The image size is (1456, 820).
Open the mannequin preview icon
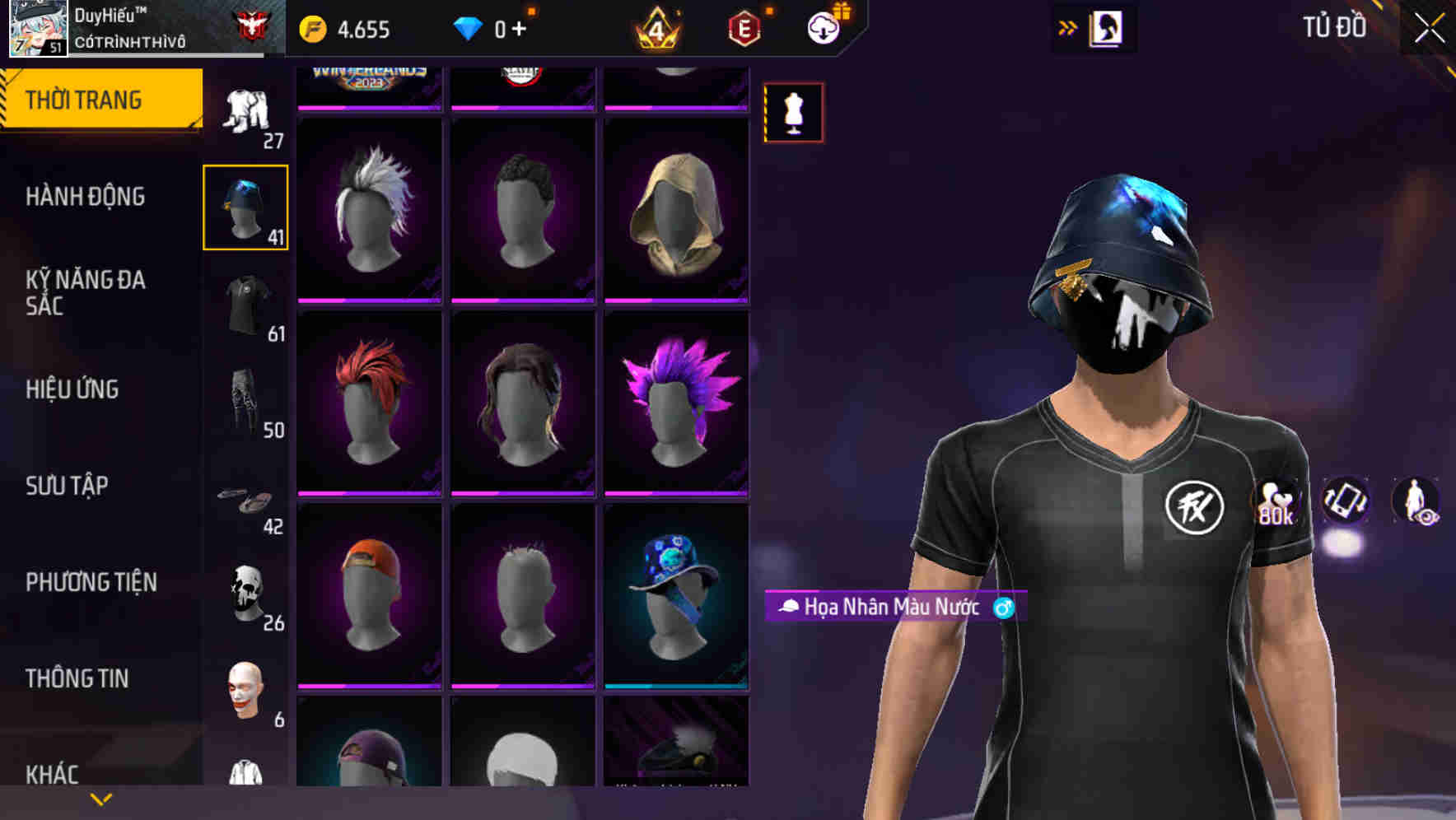click(x=793, y=113)
